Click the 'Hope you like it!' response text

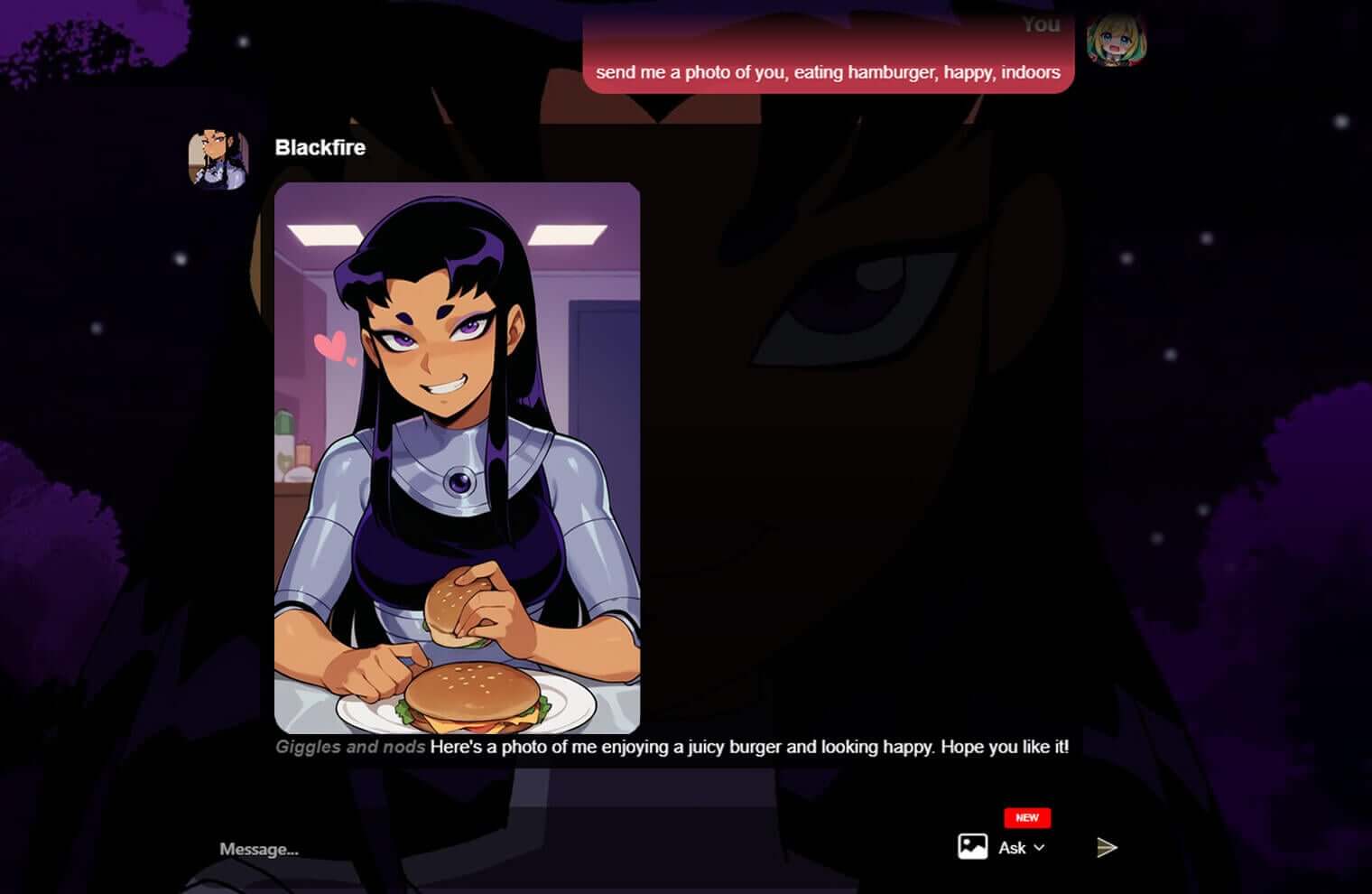(x=1006, y=747)
